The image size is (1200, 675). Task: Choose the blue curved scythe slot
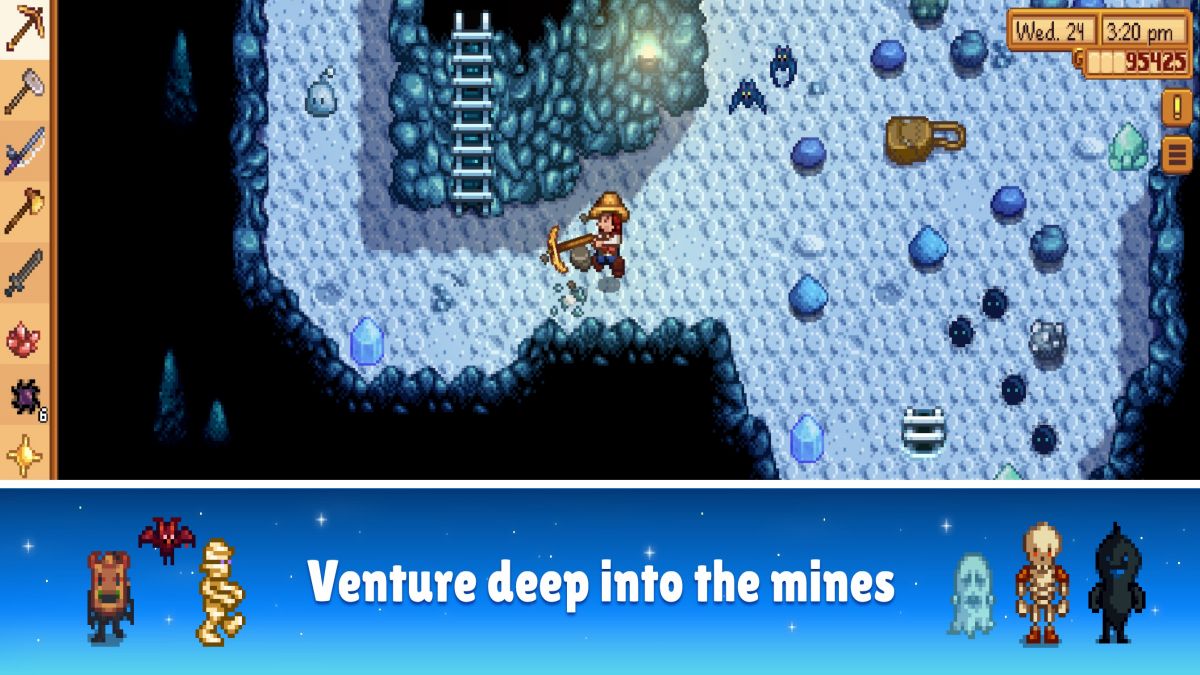24,152
